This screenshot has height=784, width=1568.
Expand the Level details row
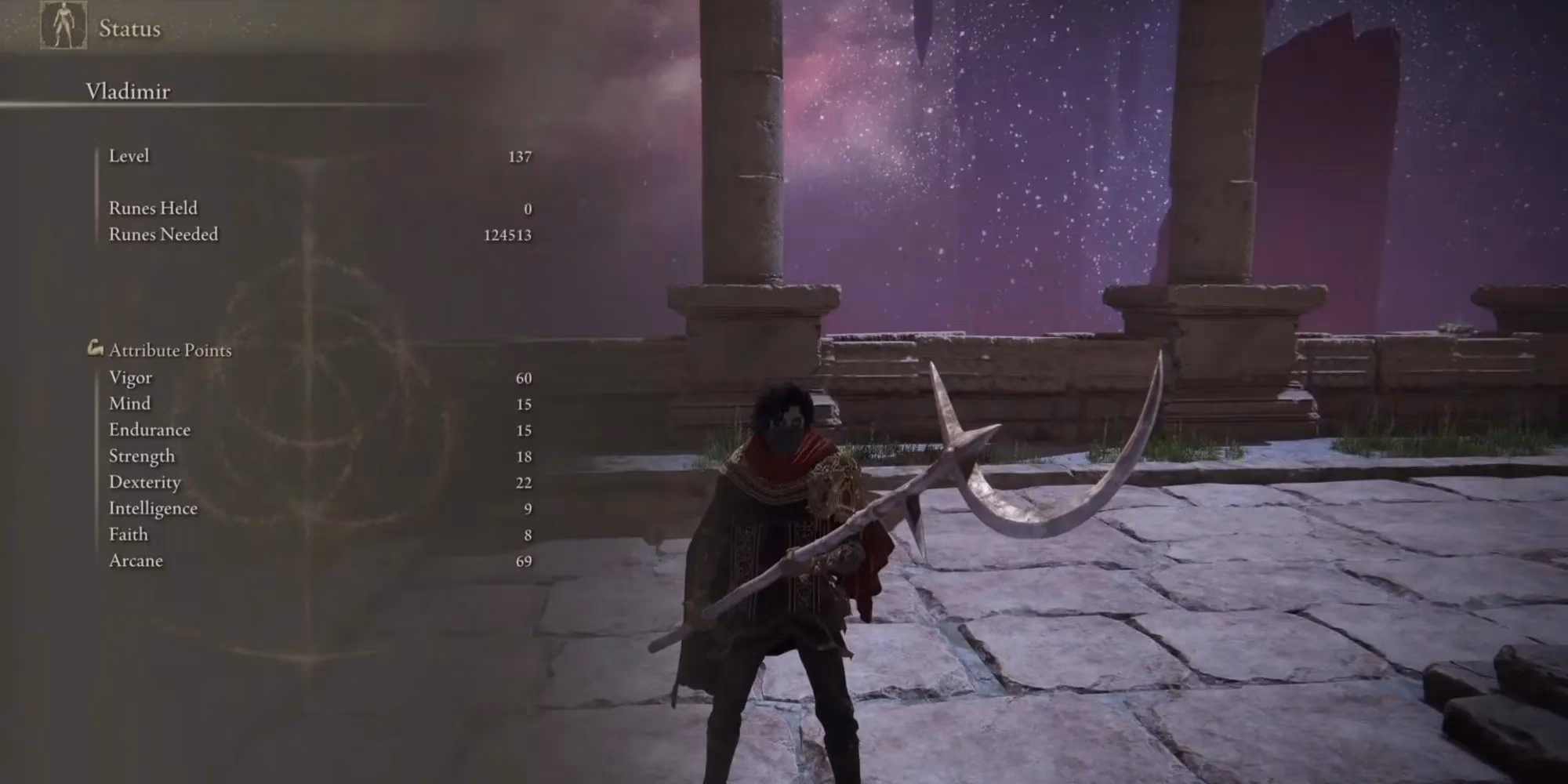click(130, 155)
